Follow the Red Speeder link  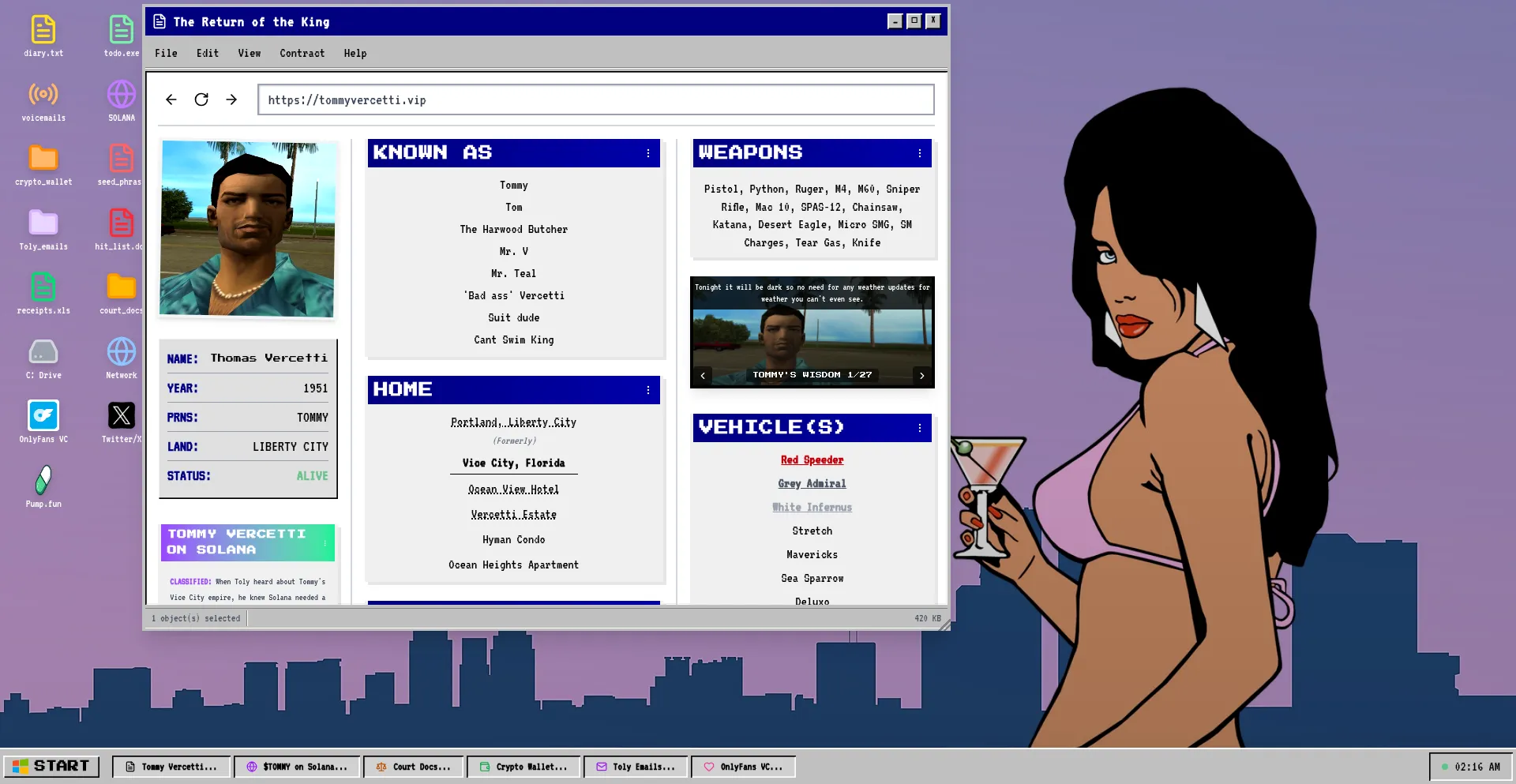coord(812,460)
